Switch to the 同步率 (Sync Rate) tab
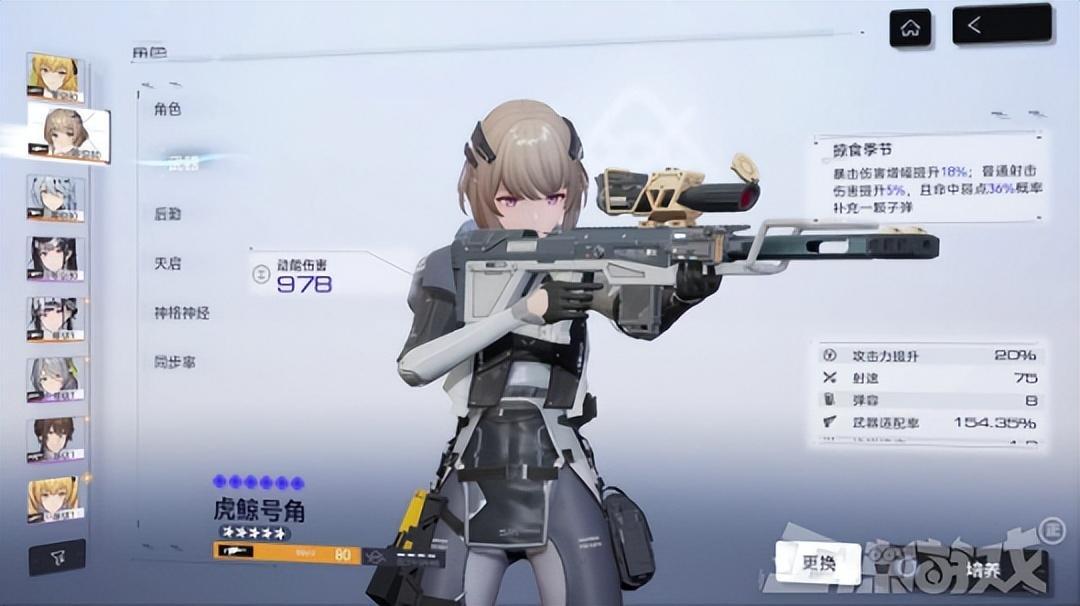 coord(175,362)
